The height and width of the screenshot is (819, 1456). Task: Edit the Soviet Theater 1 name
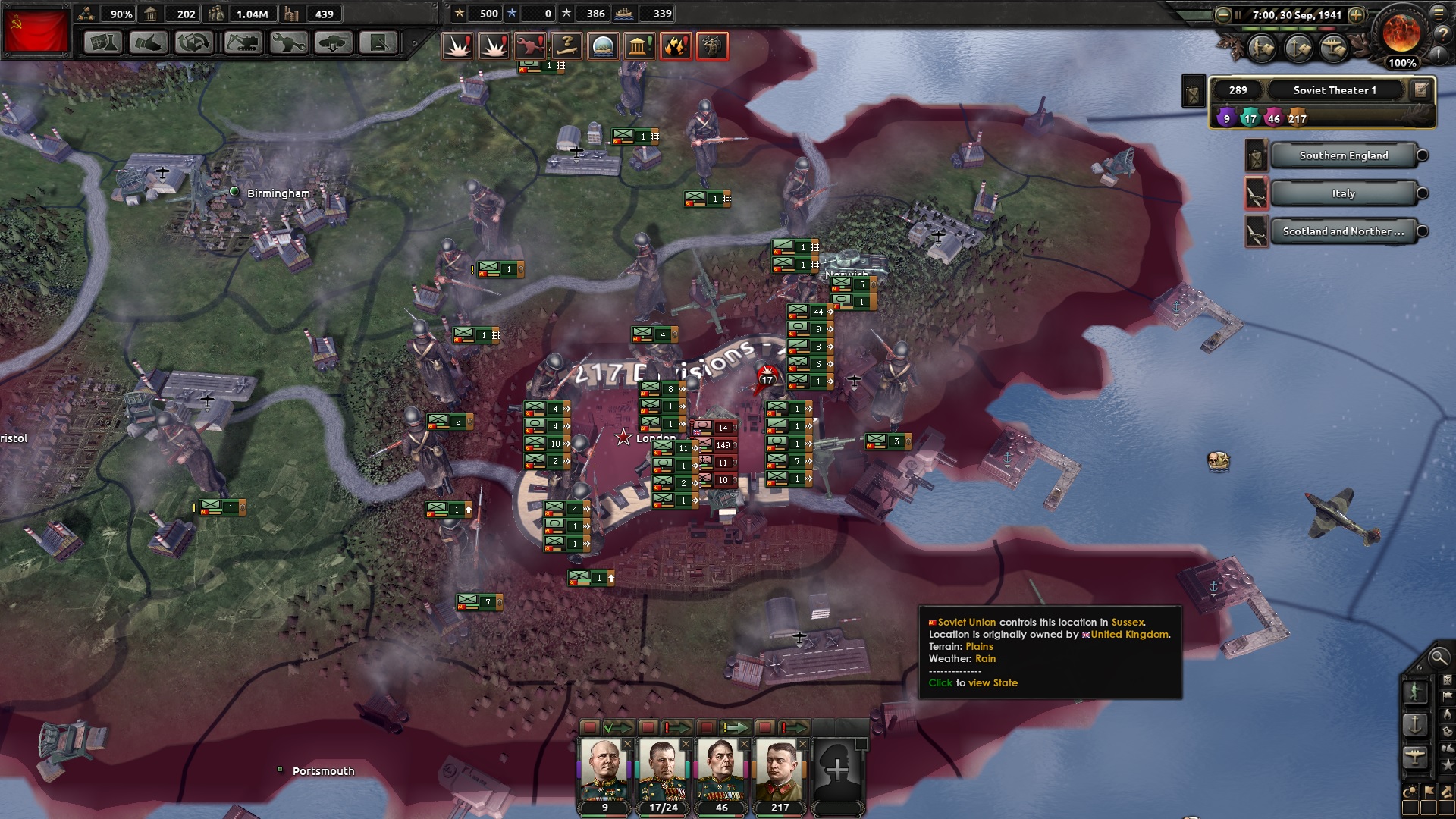pos(1419,90)
